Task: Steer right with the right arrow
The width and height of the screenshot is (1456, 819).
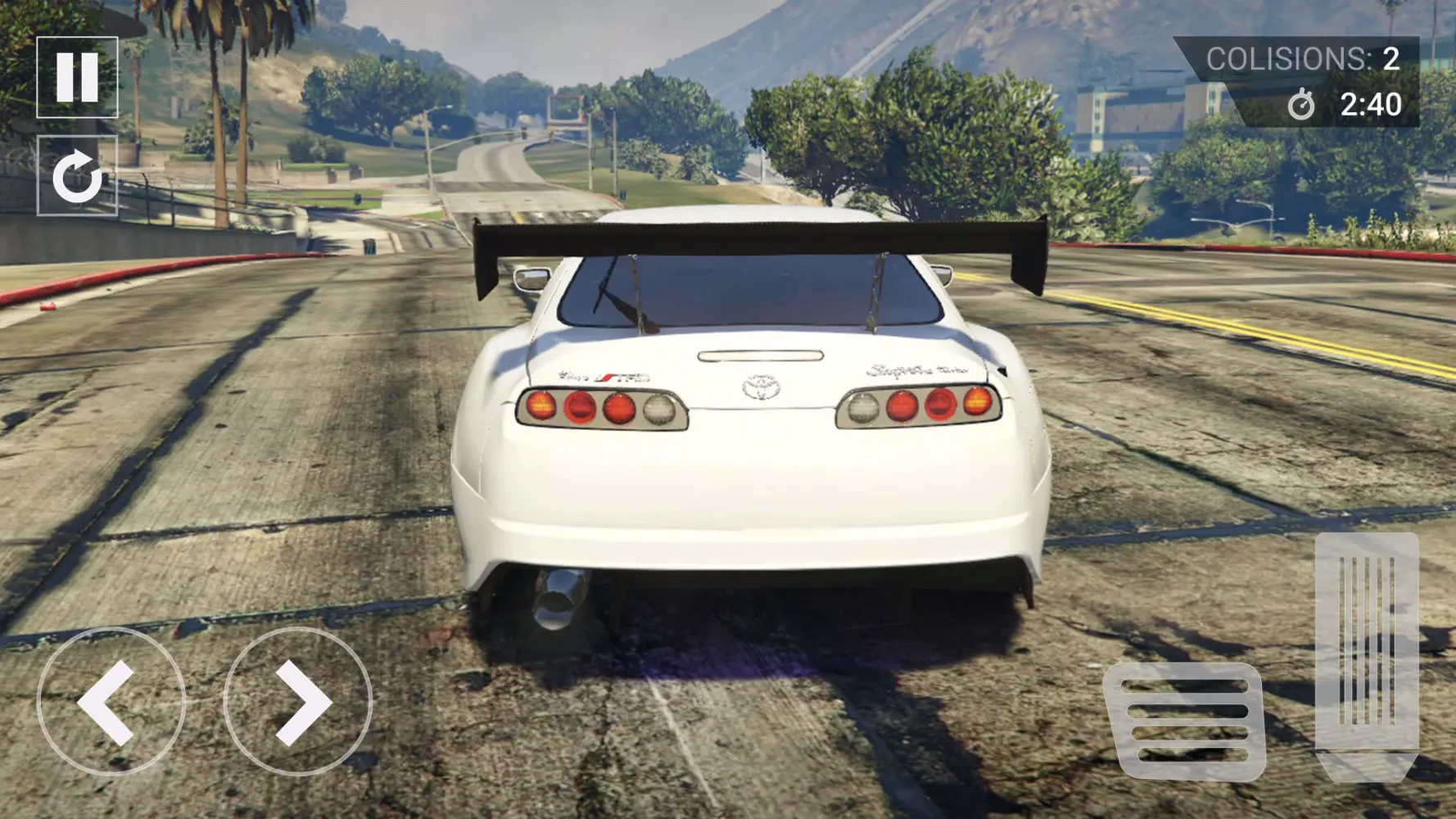Action: pyautogui.click(x=297, y=702)
